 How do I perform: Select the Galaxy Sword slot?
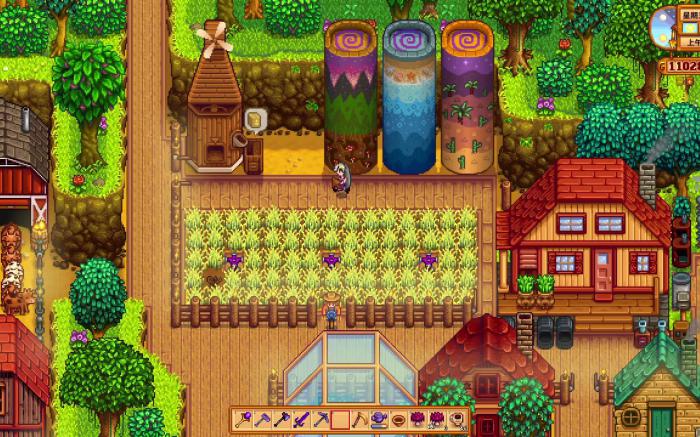pos(301,419)
